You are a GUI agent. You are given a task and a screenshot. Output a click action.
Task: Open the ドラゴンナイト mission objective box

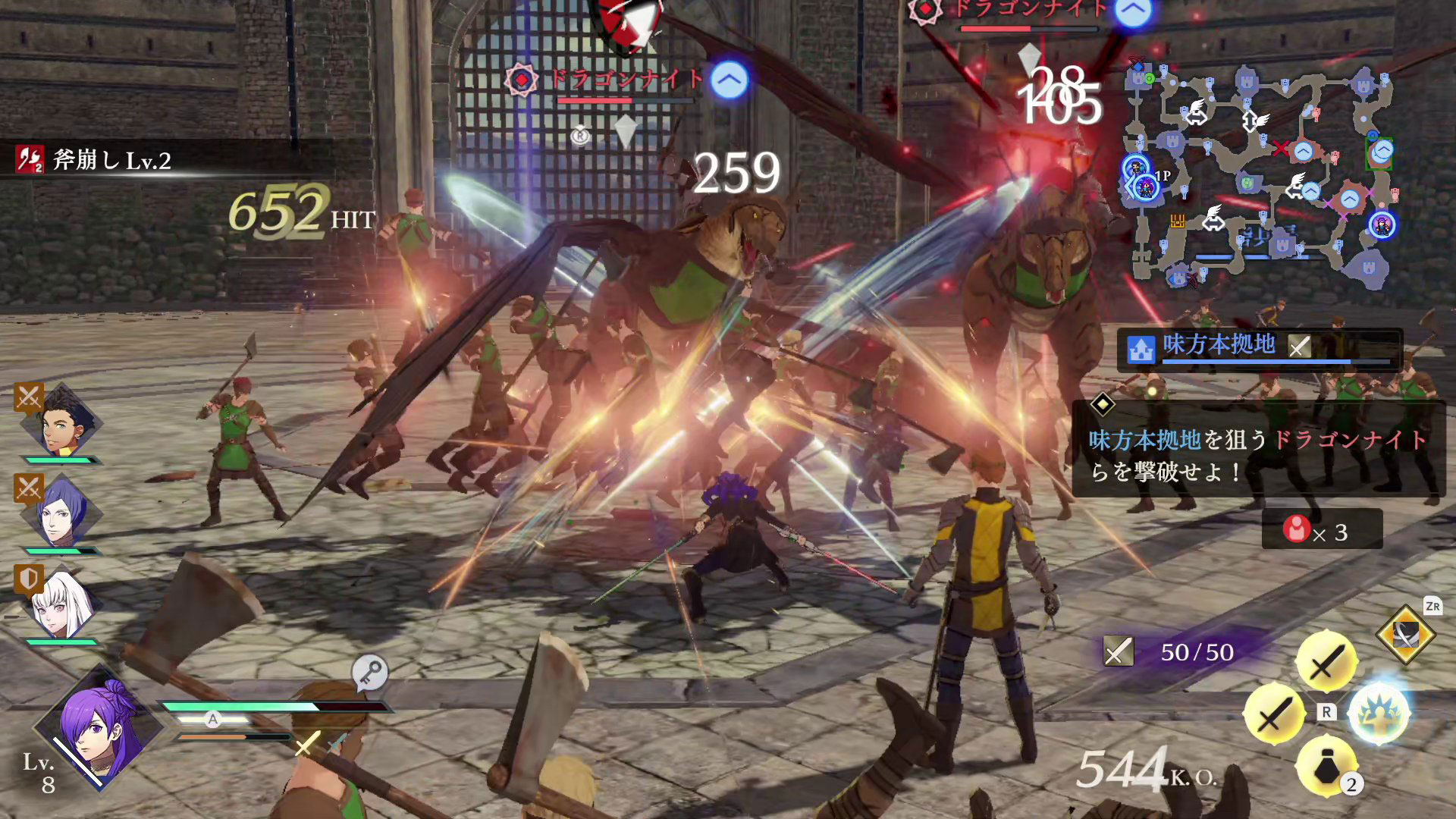point(1257,449)
